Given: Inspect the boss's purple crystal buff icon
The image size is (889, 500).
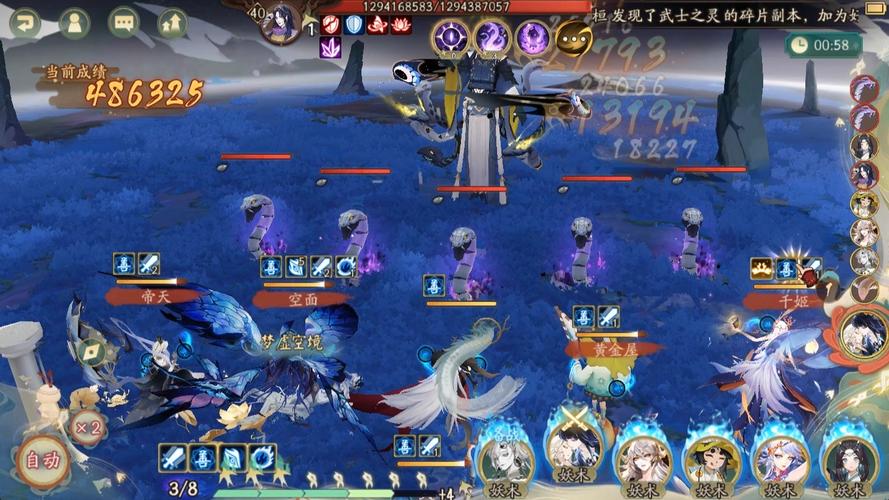Looking at the screenshot, I should pos(330,46).
